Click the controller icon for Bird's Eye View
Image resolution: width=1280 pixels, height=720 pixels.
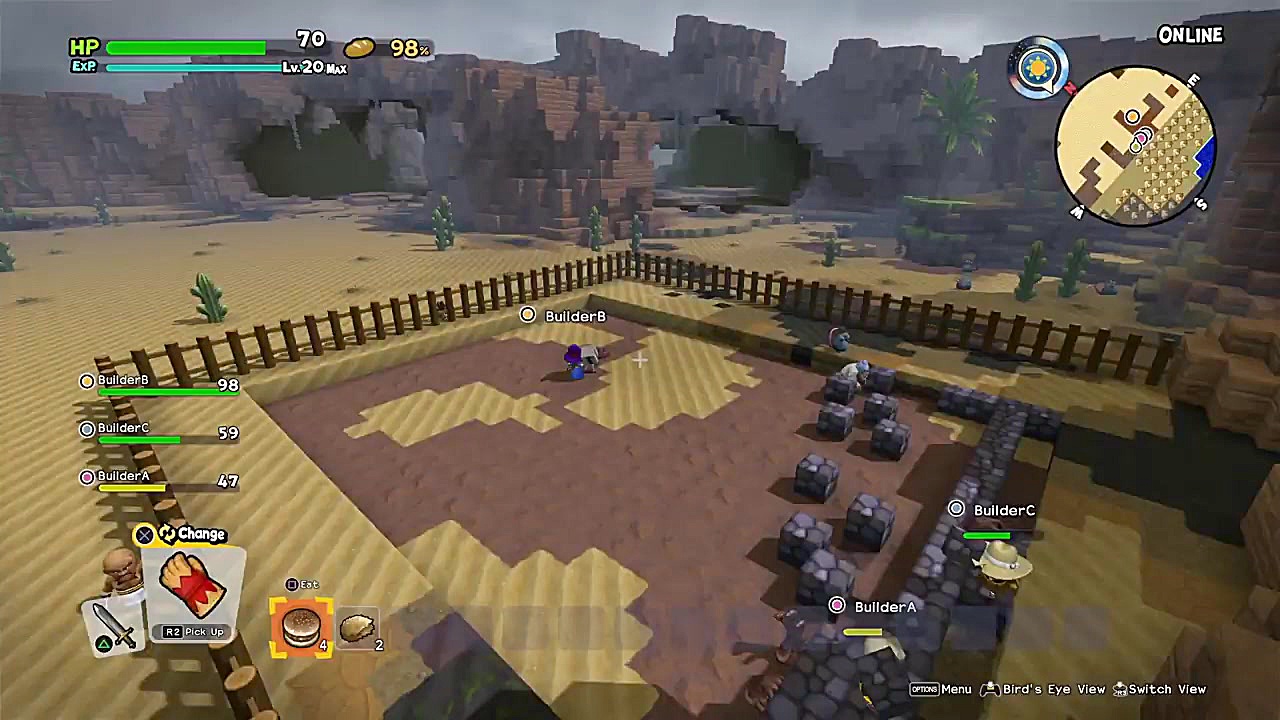click(990, 689)
